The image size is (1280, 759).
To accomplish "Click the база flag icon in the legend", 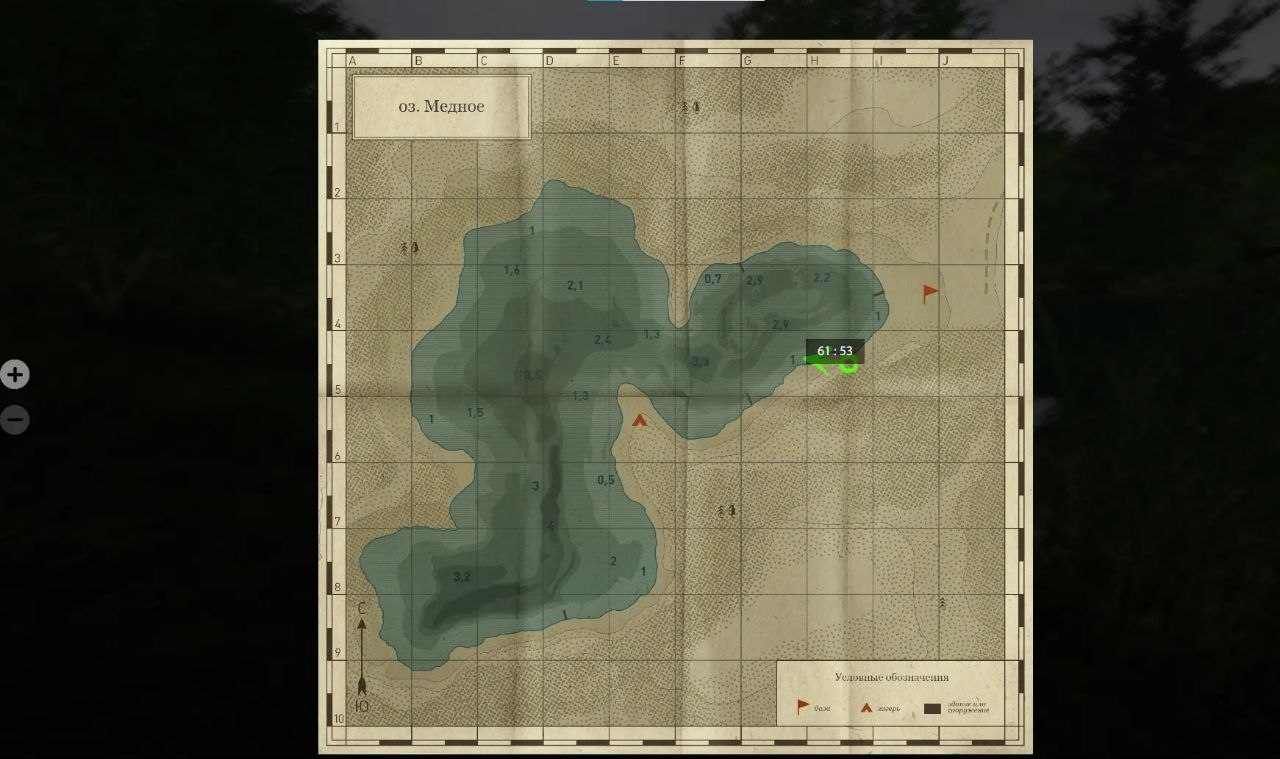I will click(803, 705).
